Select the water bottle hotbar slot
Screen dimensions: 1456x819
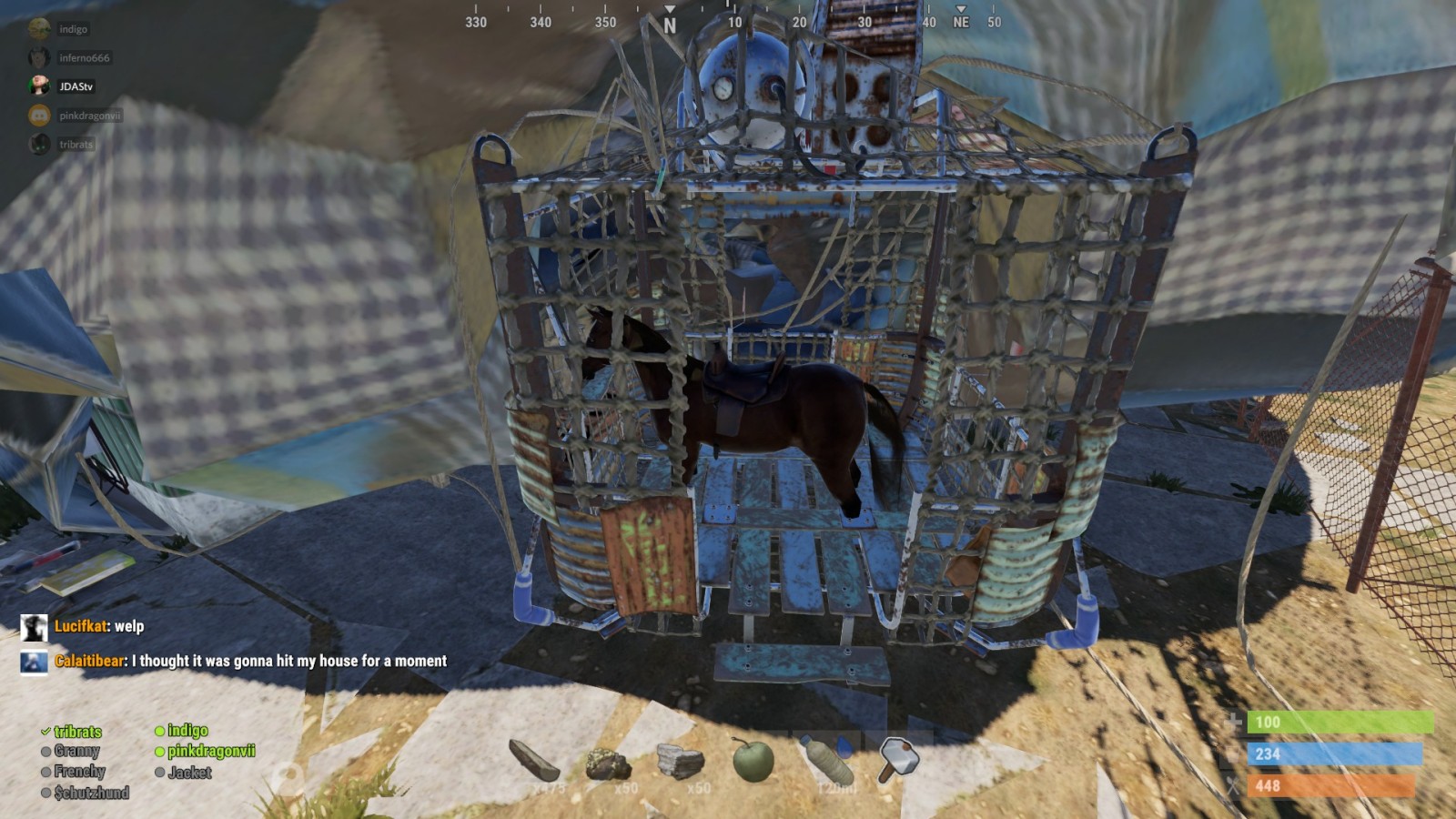(826, 761)
